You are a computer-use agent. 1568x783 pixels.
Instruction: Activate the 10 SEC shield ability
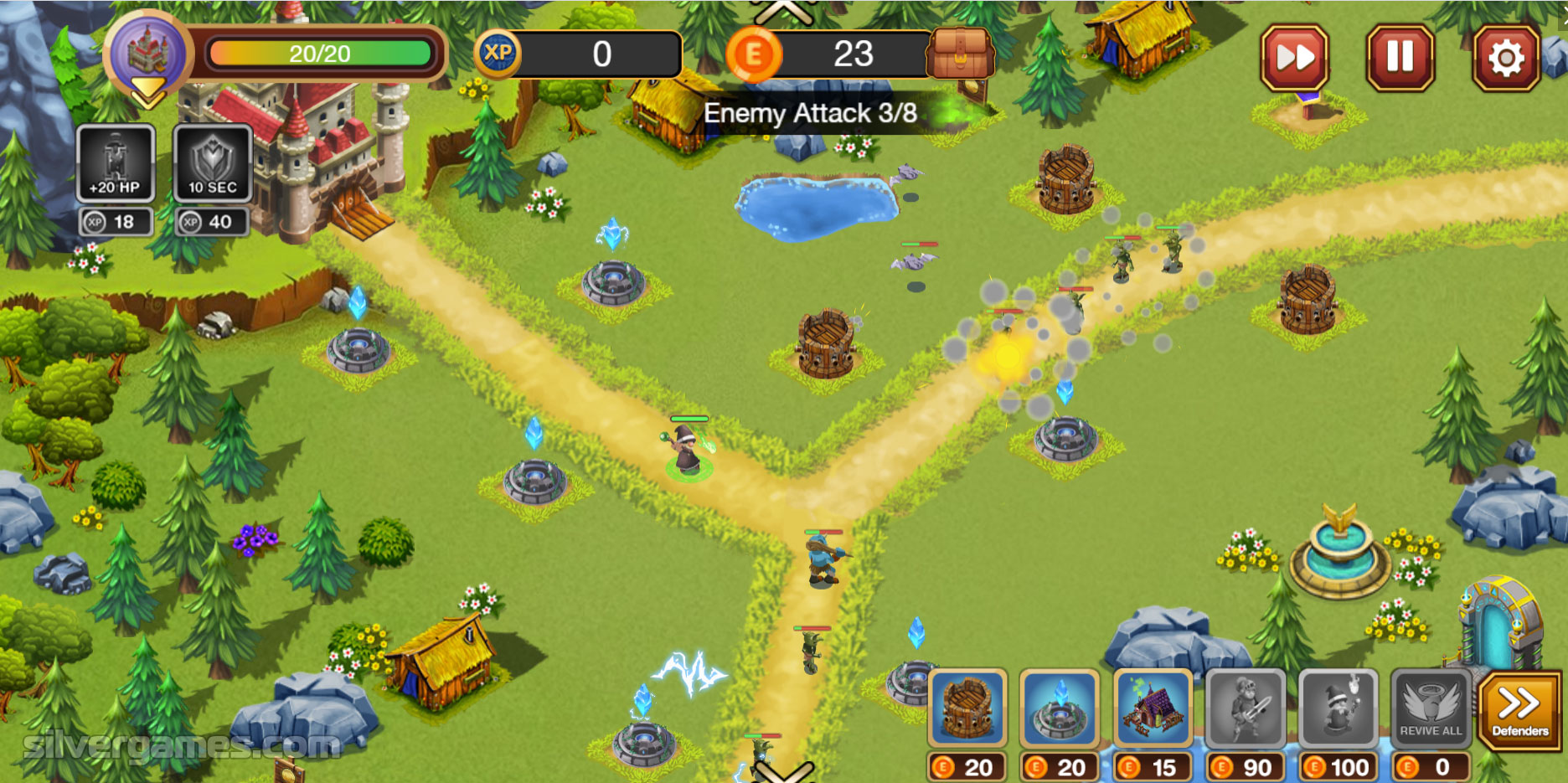click(213, 163)
